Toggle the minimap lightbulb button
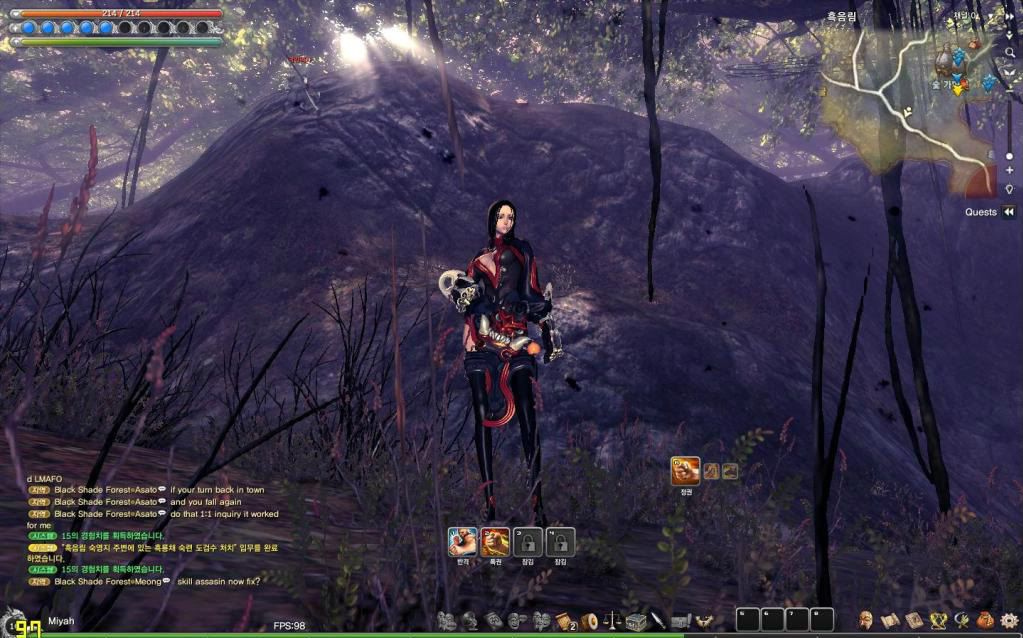Screen dimensions: 1023x638 [1009, 189]
